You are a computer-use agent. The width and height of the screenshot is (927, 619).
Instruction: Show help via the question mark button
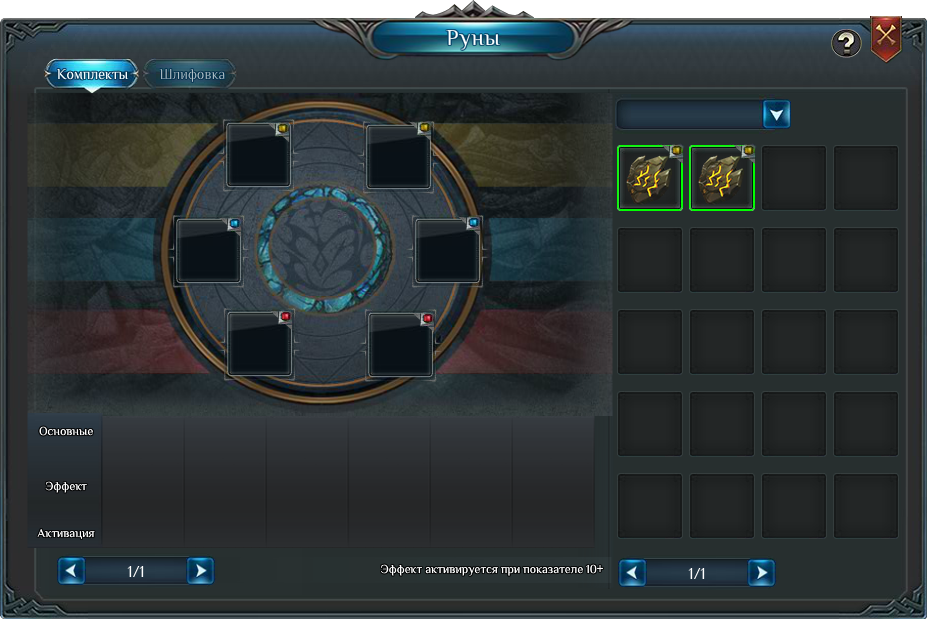[846, 43]
